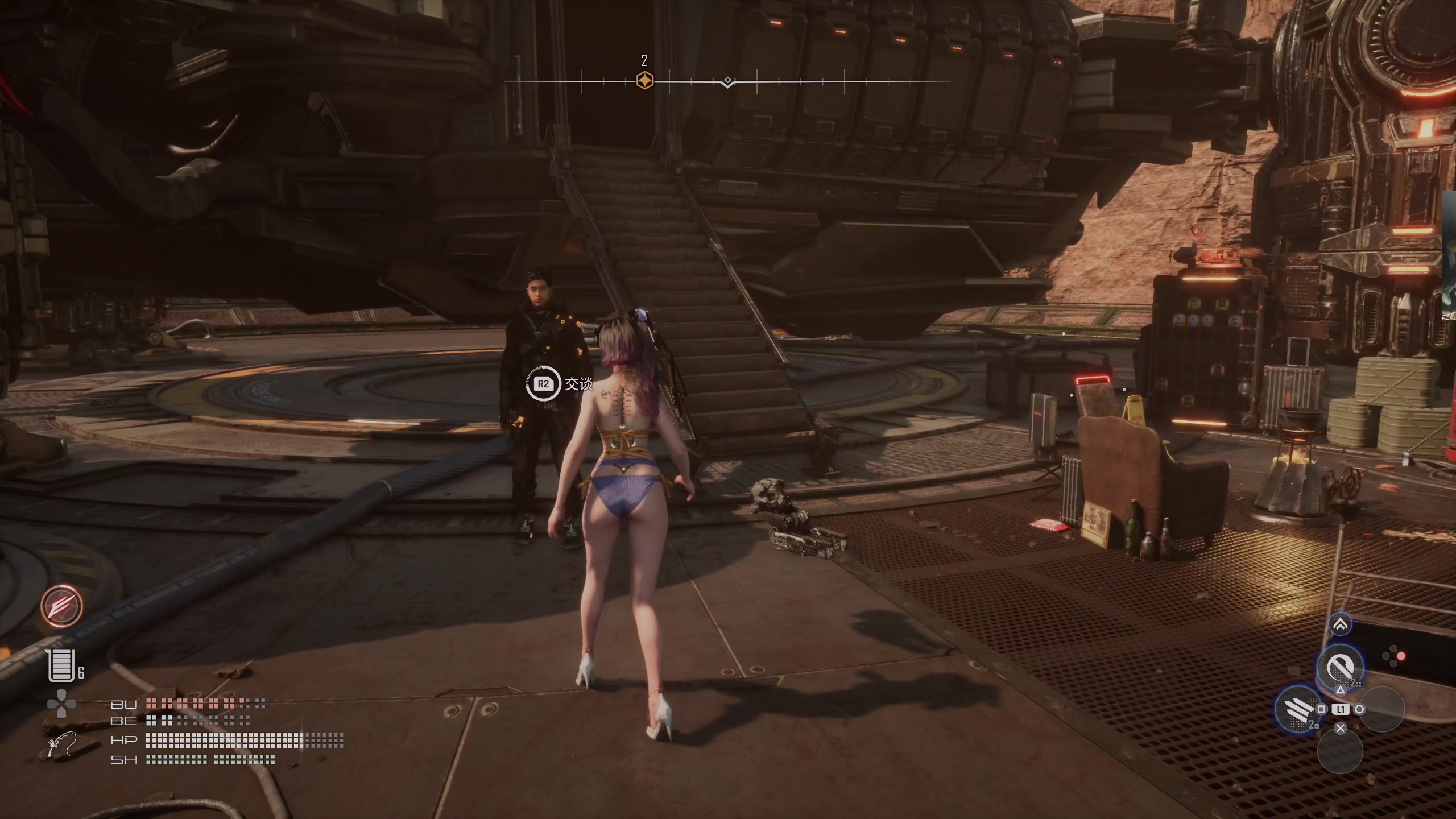Click the diamond waypoint on the compass
This screenshot has width=1456, height=819.
click(727, 81)
